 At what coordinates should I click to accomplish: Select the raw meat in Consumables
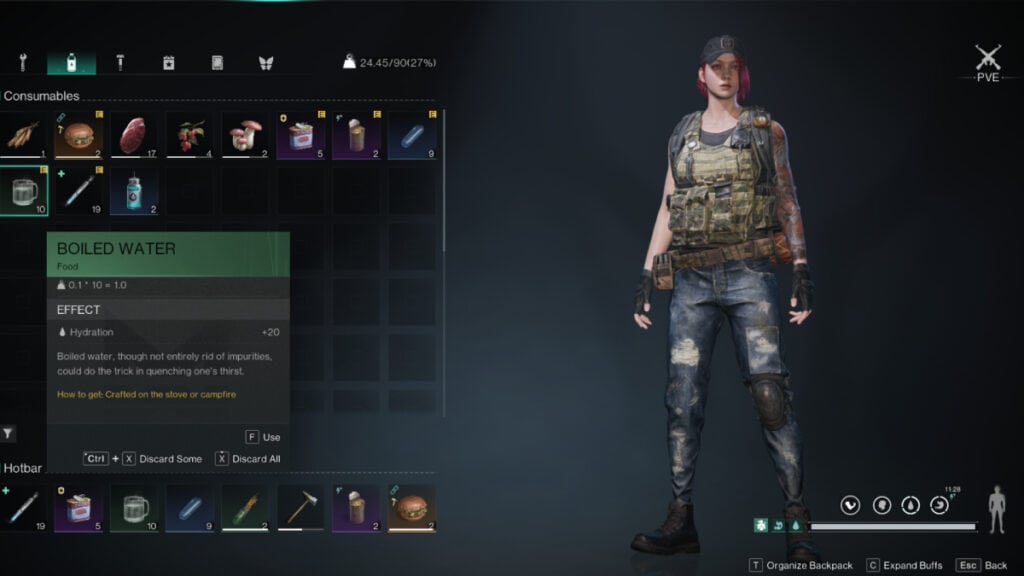tap(133, 135)
